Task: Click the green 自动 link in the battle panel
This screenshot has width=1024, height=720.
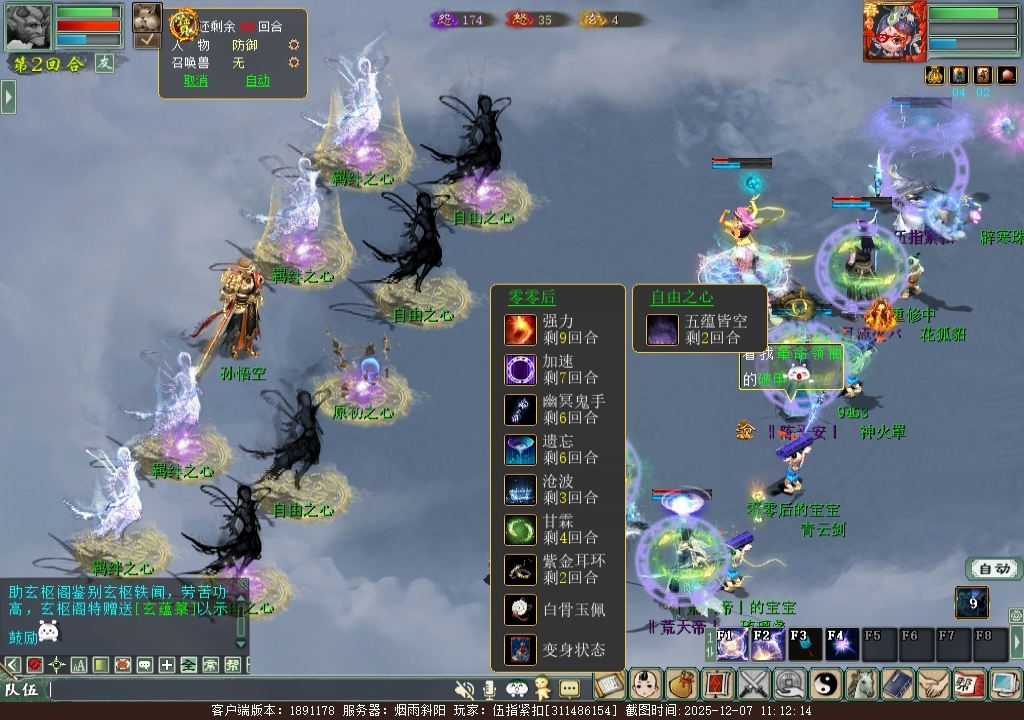Action: [258, 81]
